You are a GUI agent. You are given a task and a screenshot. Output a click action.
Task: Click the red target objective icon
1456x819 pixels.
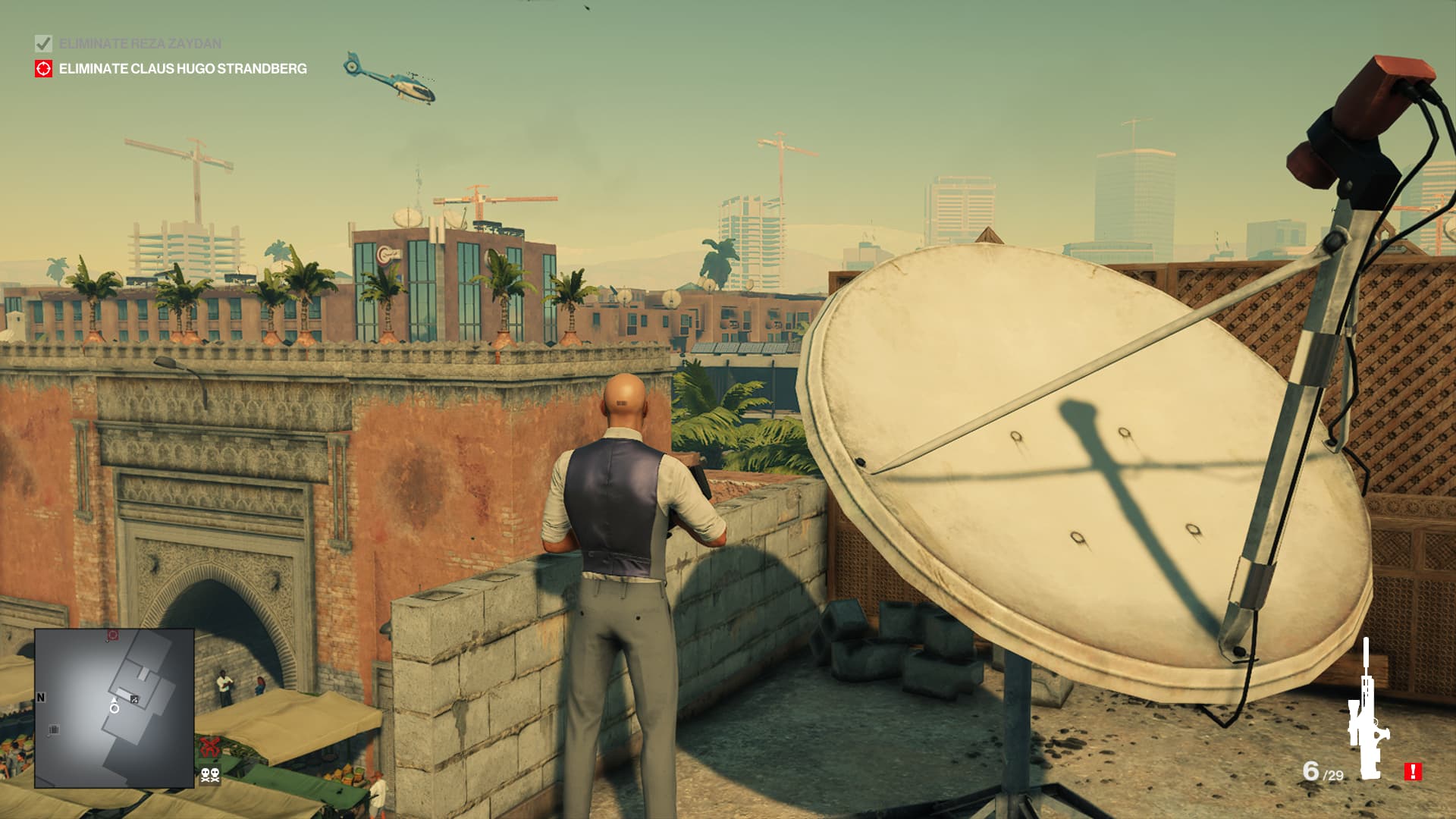[x=44, y=69]
